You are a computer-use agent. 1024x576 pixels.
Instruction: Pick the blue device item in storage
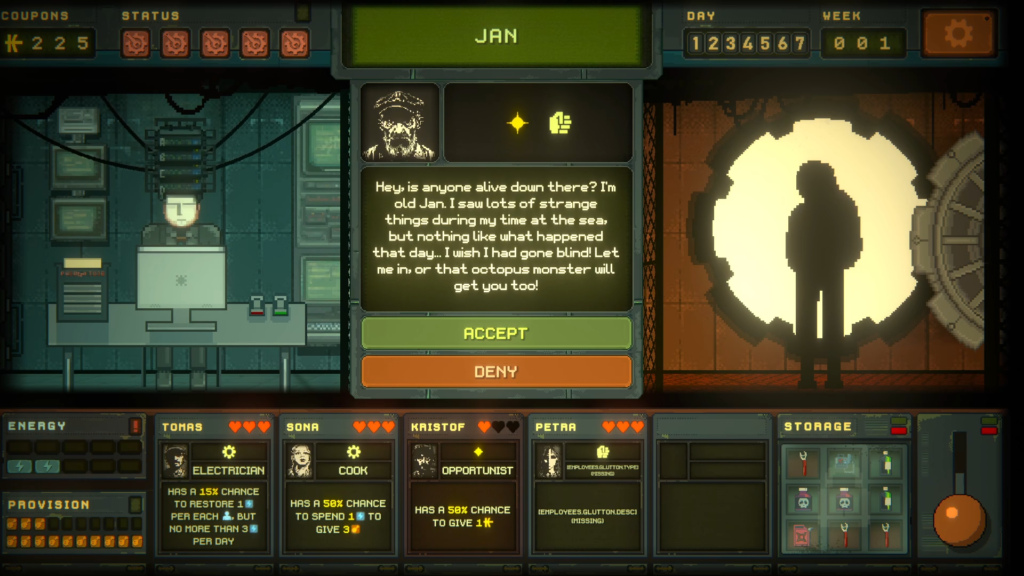pos(843,464)
